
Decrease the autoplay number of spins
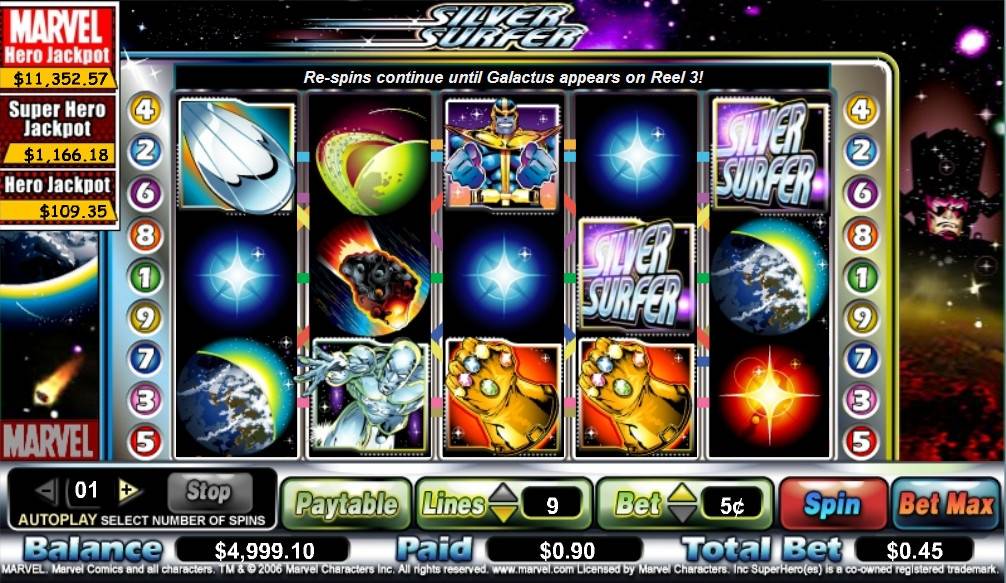[48, 490]
